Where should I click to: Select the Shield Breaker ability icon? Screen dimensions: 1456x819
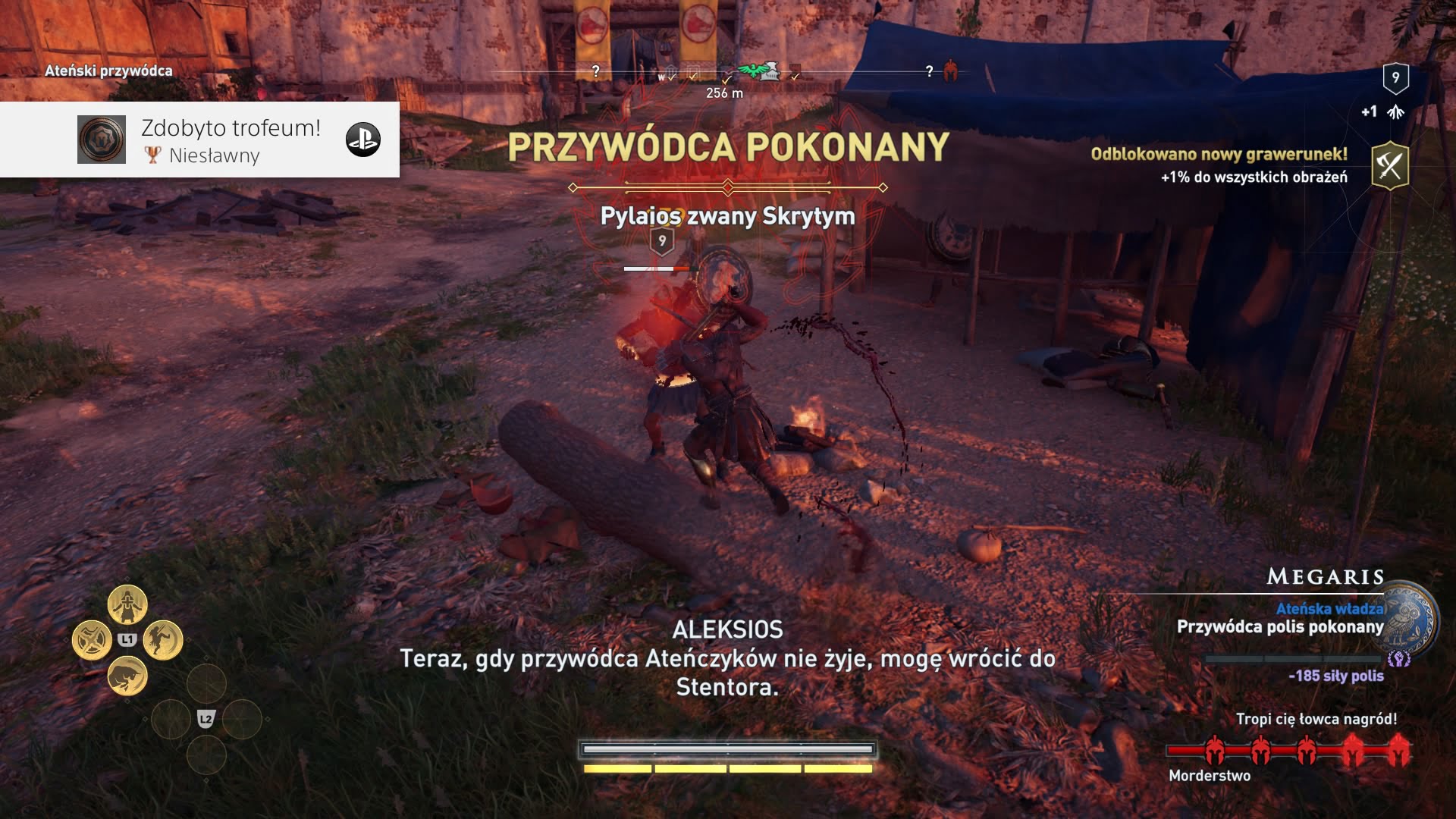pos(92,640)
